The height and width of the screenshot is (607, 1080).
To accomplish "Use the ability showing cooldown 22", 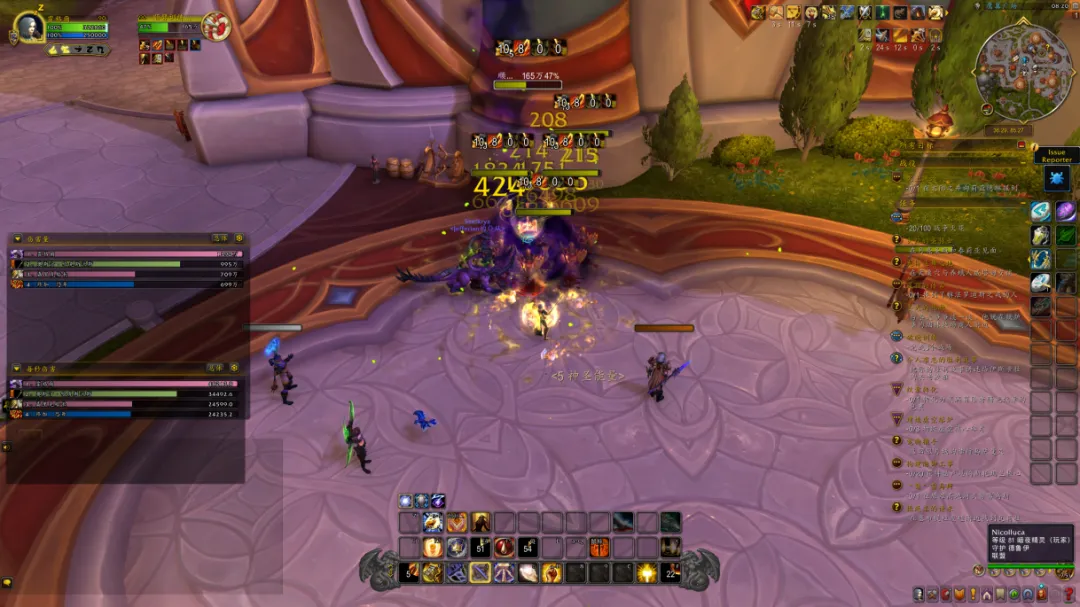I will pos(671,573).
